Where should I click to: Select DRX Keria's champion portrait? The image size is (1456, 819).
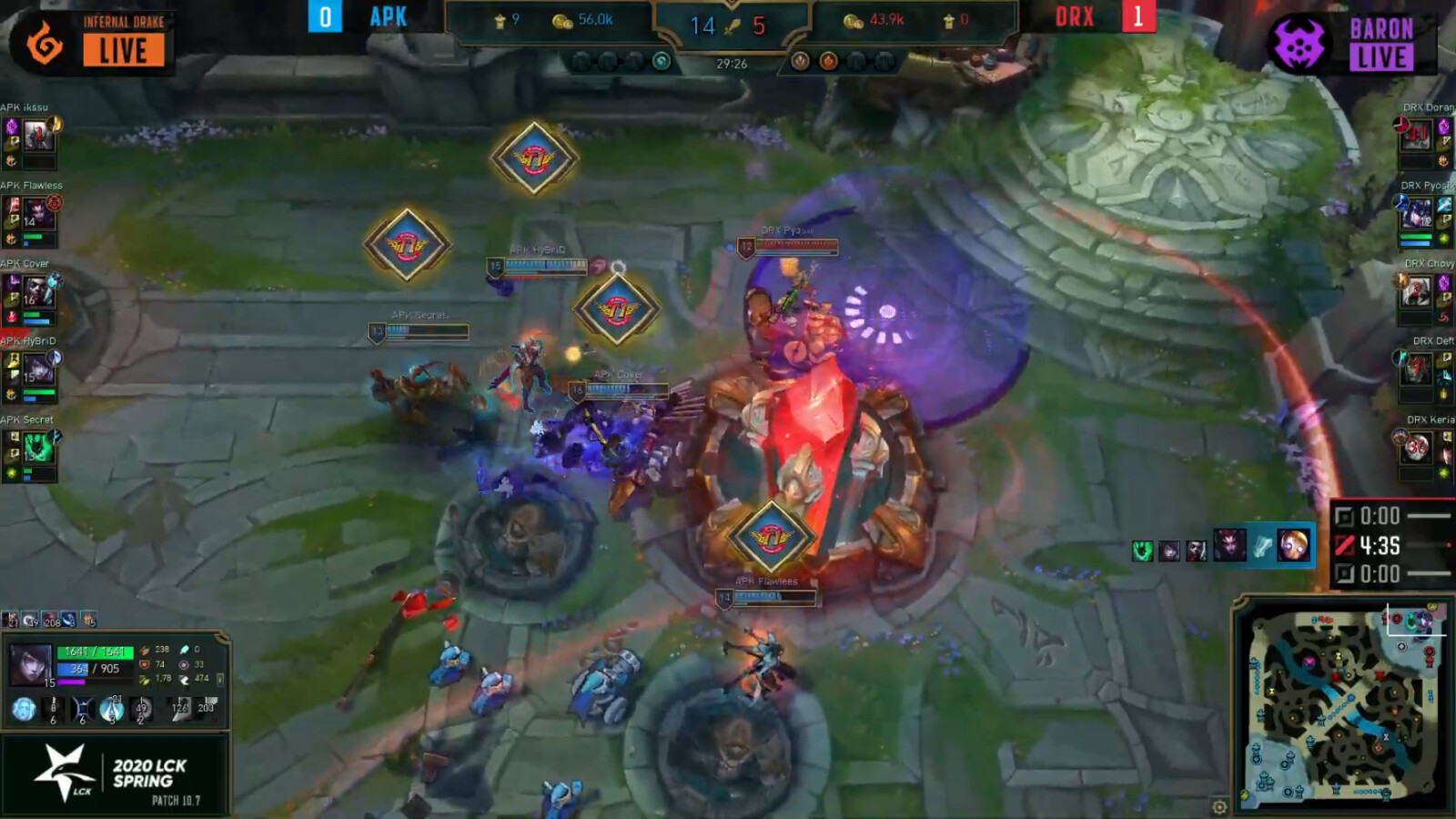click(1416, 448)
